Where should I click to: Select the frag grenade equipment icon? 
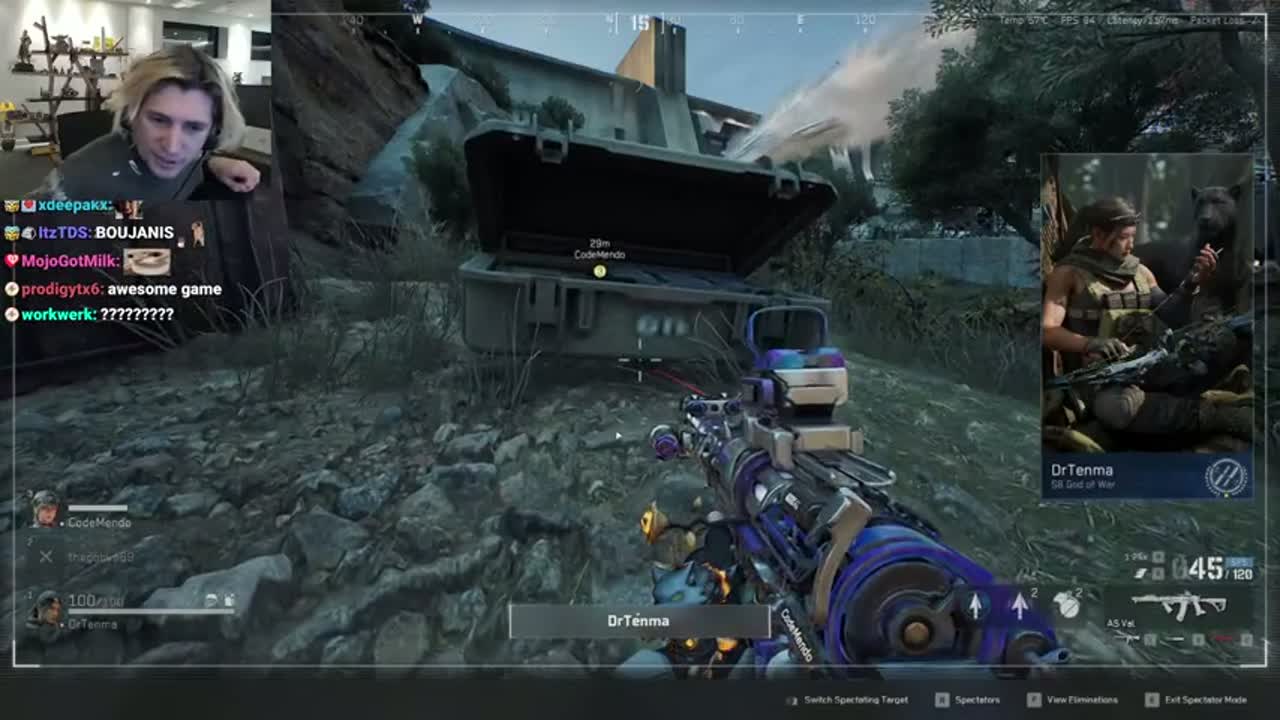(x=1066, y=604)
